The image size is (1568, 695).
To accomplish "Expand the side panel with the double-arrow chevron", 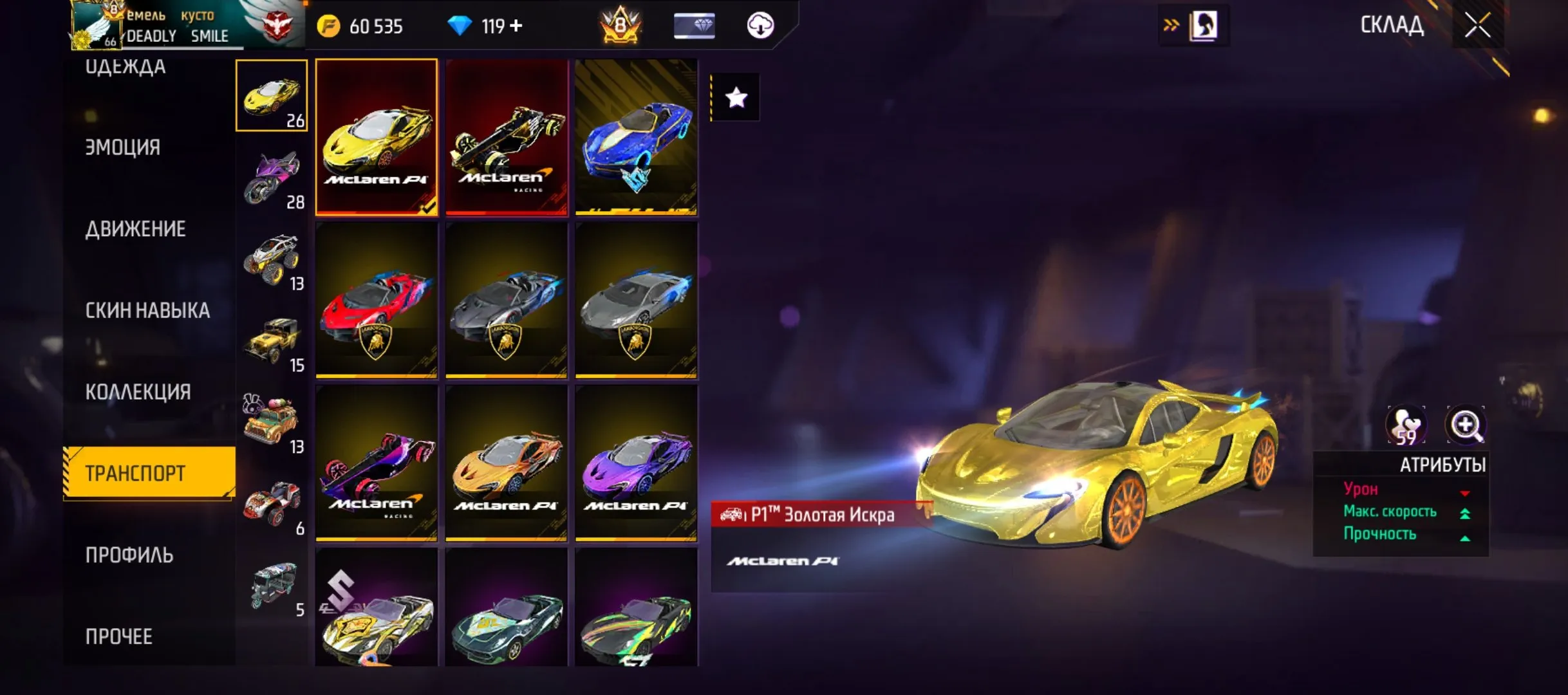I will click(x=1172, y=26).
